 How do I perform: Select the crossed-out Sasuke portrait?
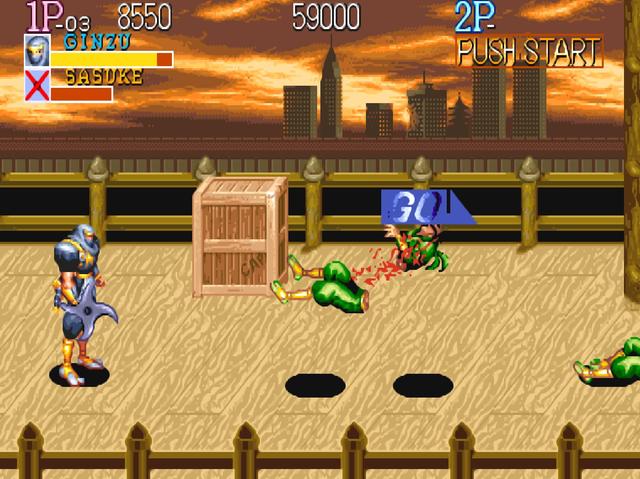point(36,85)
